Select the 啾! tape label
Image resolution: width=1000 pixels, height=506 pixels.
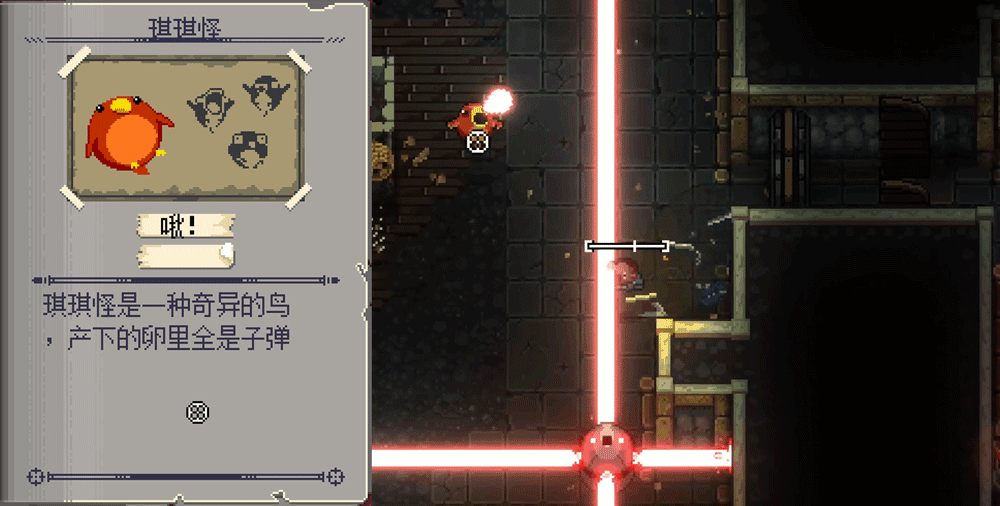point(185,226)
